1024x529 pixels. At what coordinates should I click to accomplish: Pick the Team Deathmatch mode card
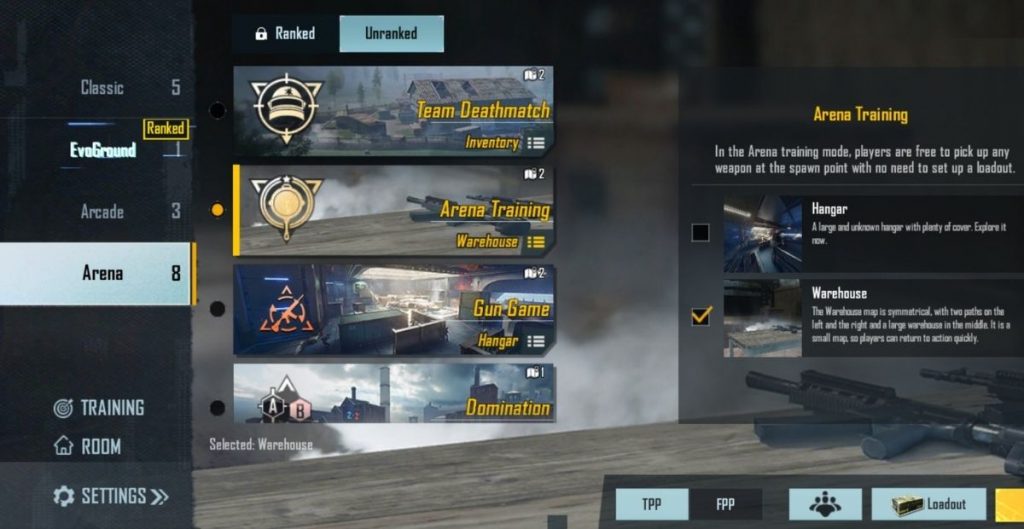(x=392, y=108)
